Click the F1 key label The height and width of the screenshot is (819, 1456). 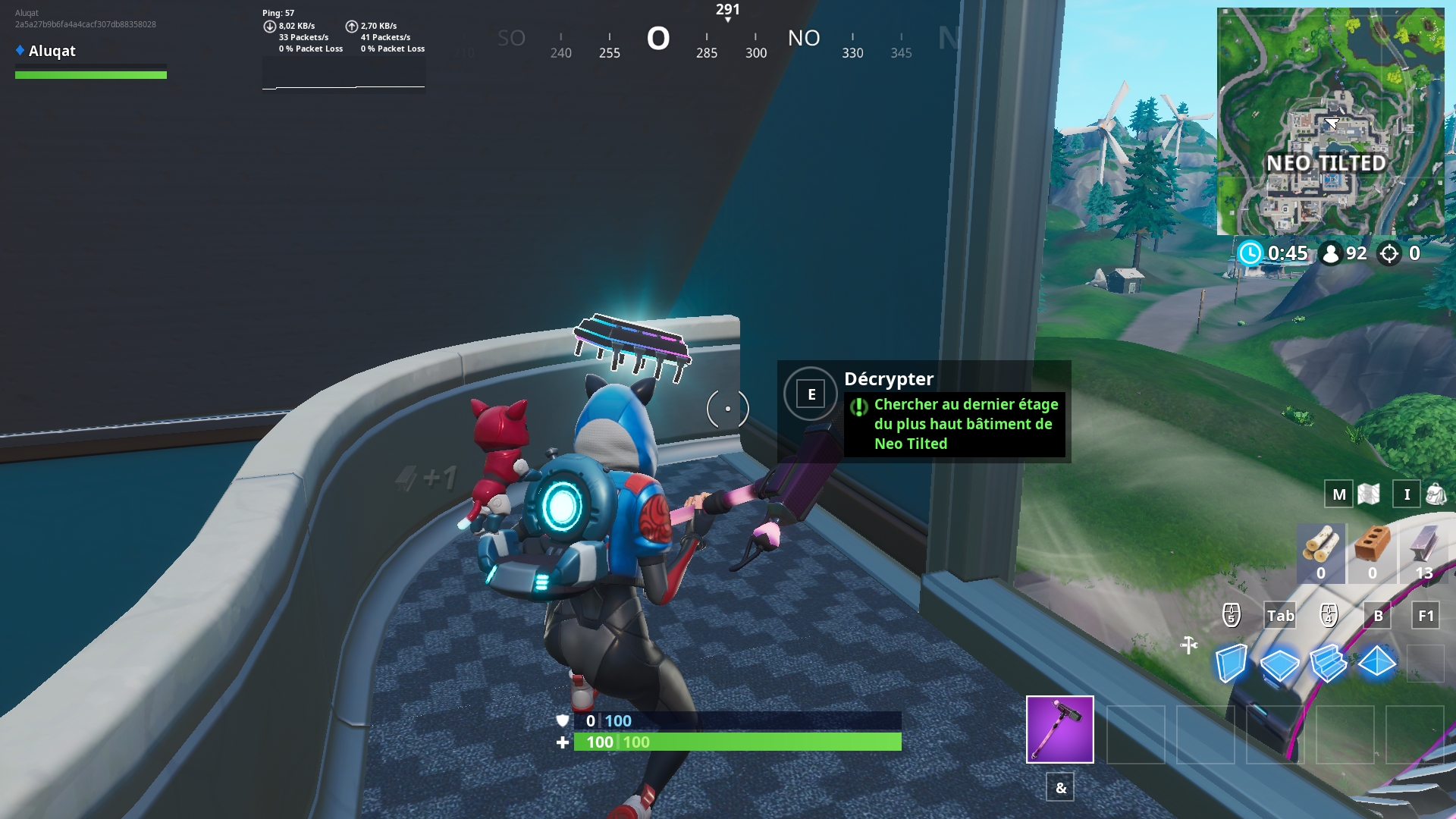[x=1426, y=617]
